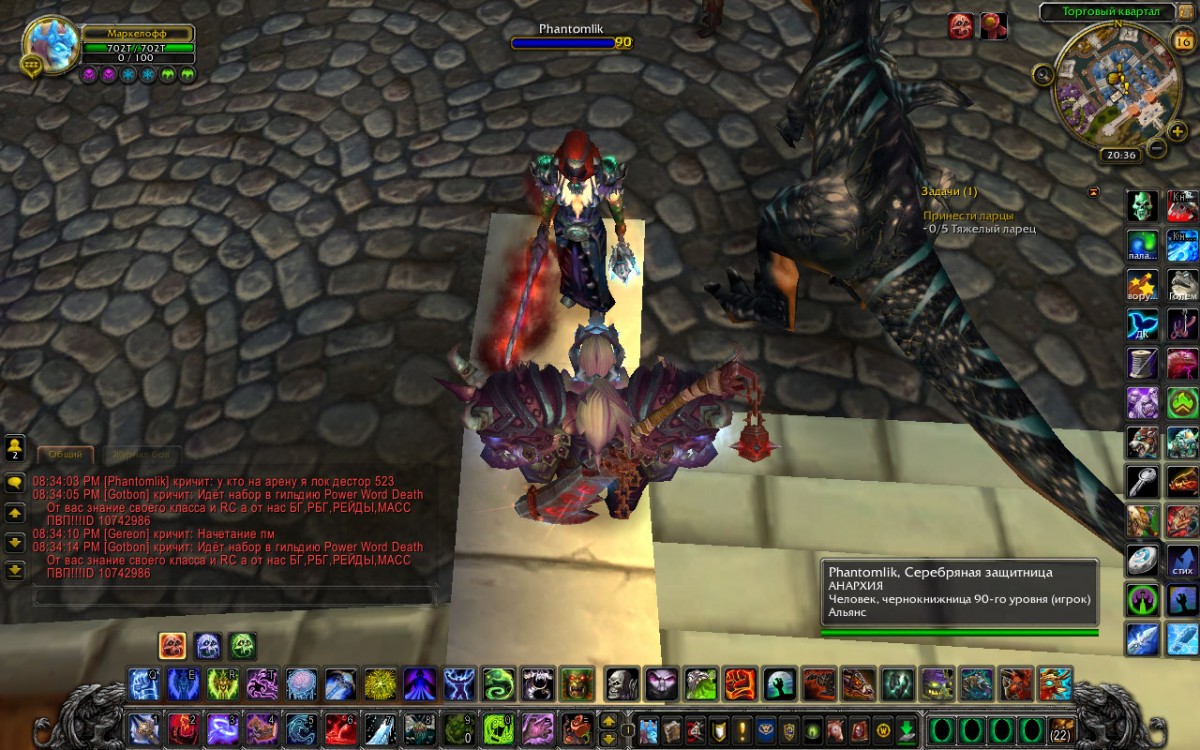Image resolution: width=1200 pixels, height=750 pixels.
Task: Use the Голем macro button
Action: point(1183,283)
